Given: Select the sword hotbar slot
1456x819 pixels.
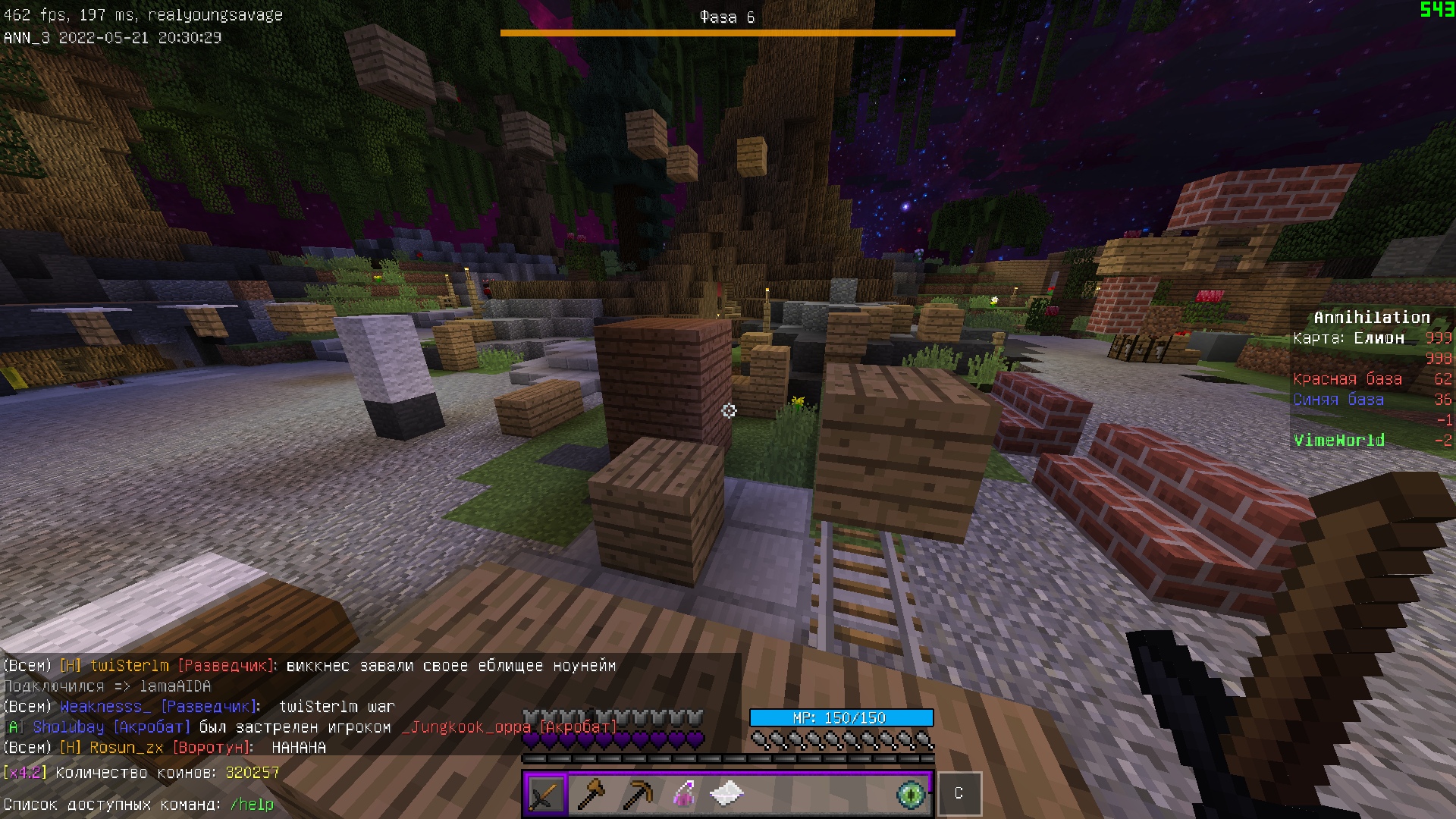Looking at the screenshot, I should coord(545,794).
